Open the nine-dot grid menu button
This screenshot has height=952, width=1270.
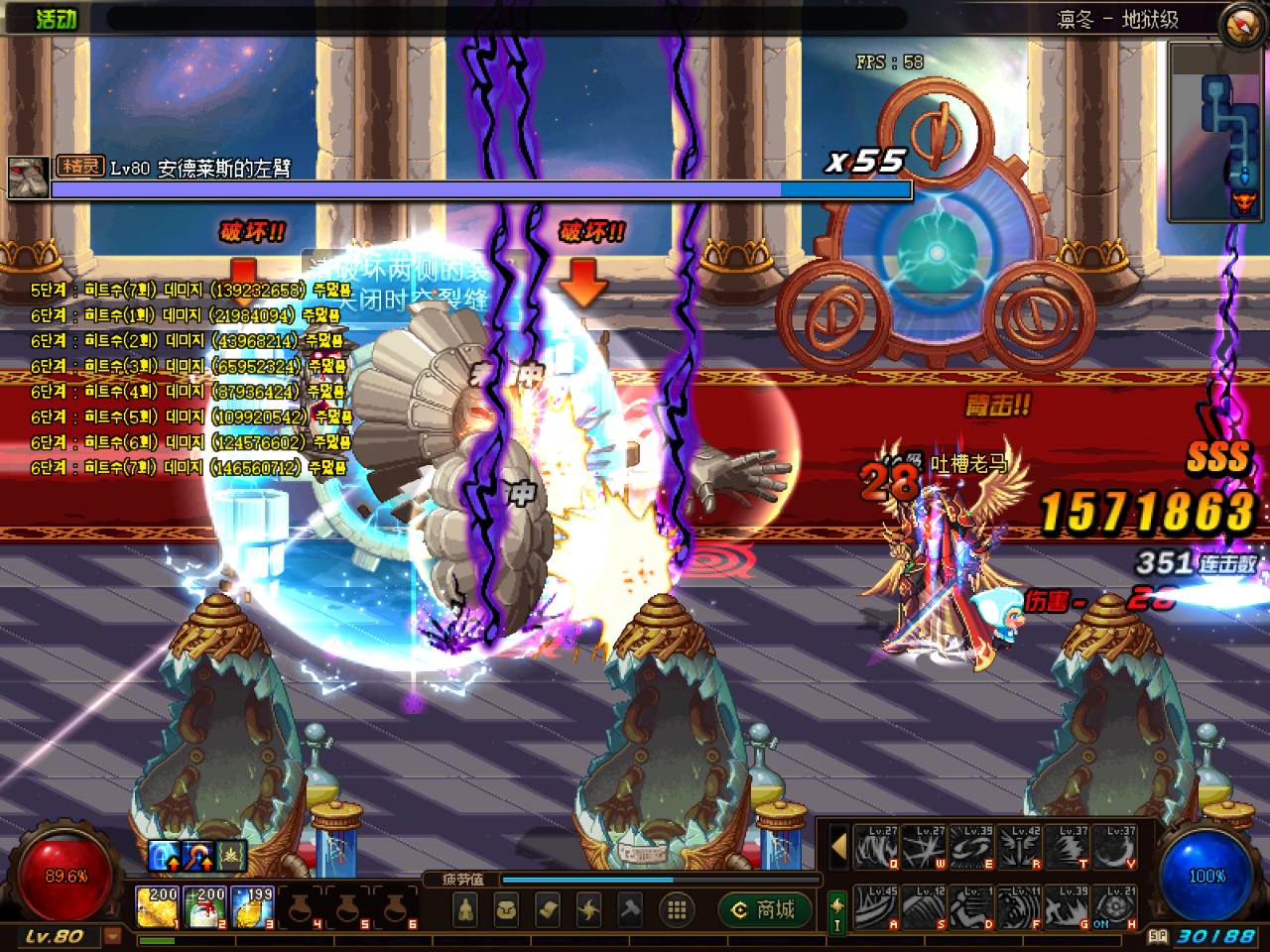(678, 909)
